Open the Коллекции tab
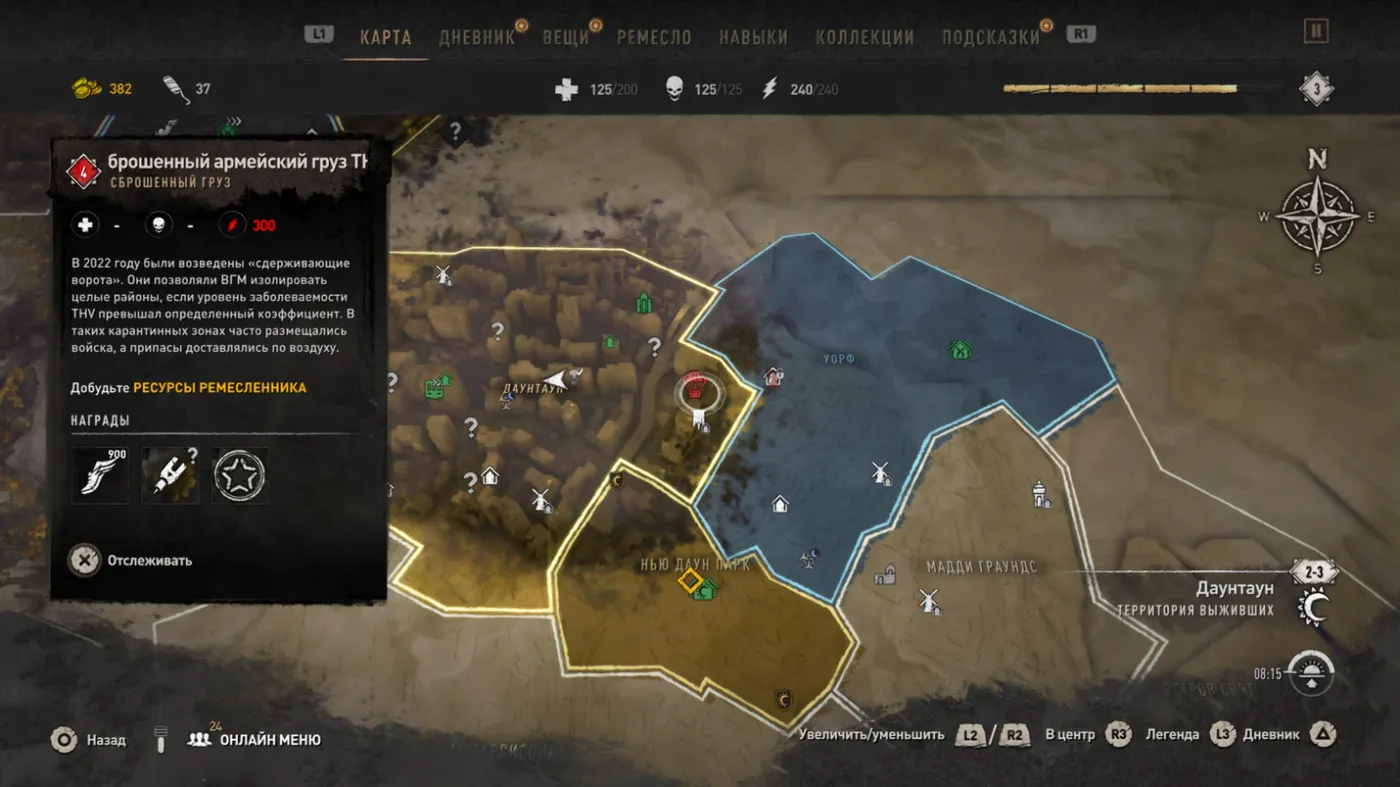This screenshot has height=787, width=1400. (864, 38)
